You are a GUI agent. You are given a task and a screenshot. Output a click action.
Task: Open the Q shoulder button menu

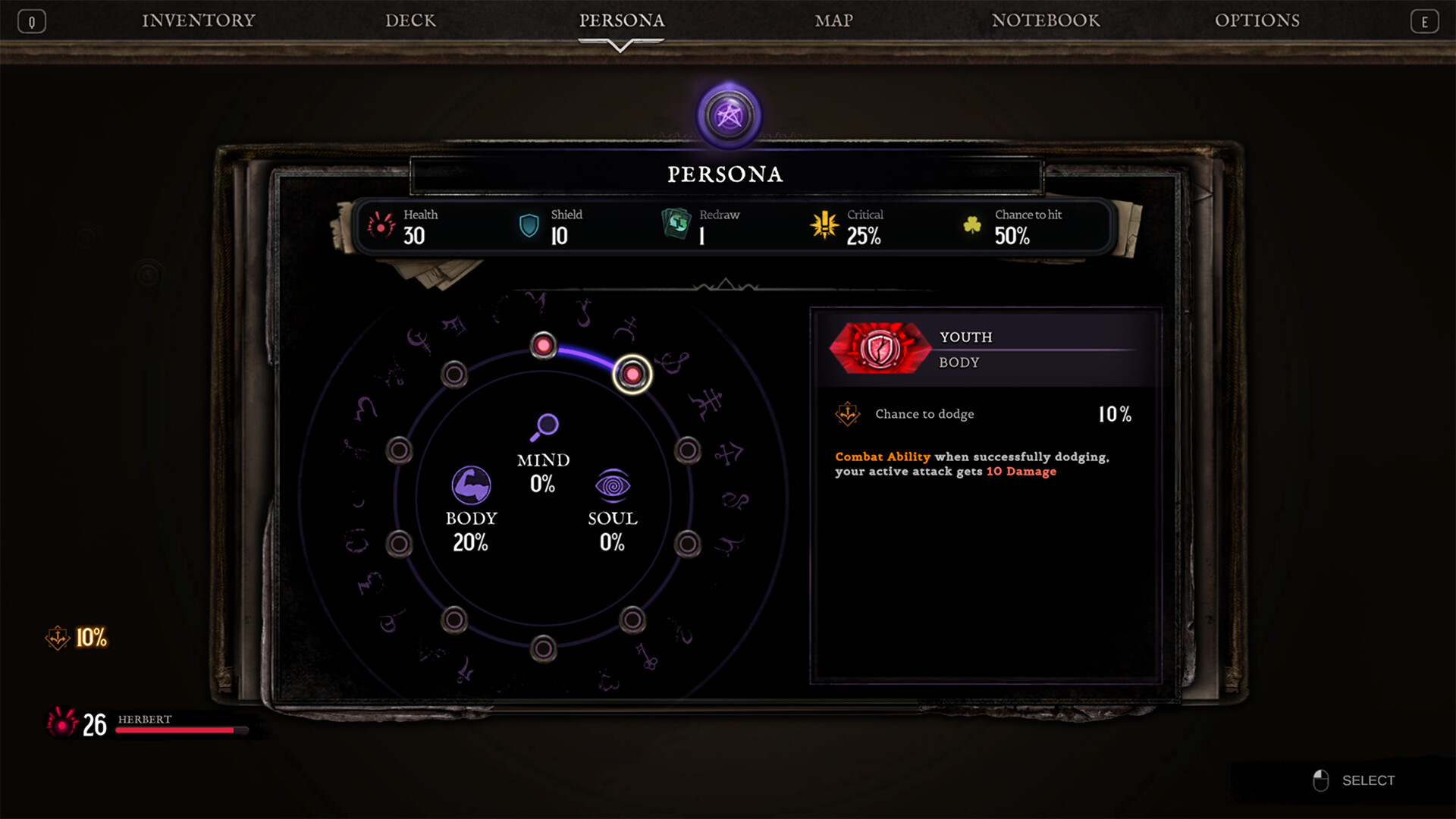point(31,20)
